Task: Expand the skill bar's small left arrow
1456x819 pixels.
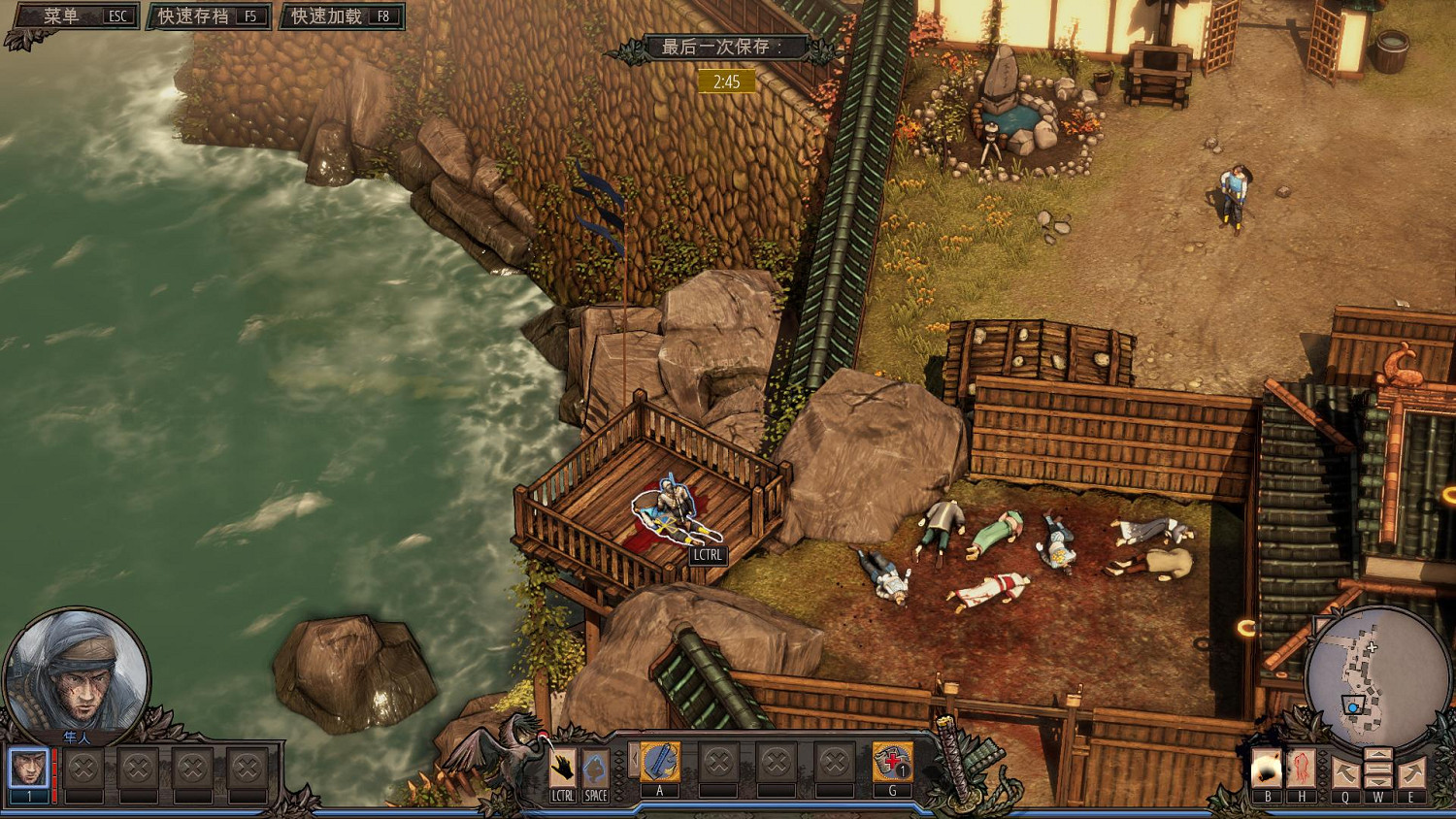Action: pos(634,761)
